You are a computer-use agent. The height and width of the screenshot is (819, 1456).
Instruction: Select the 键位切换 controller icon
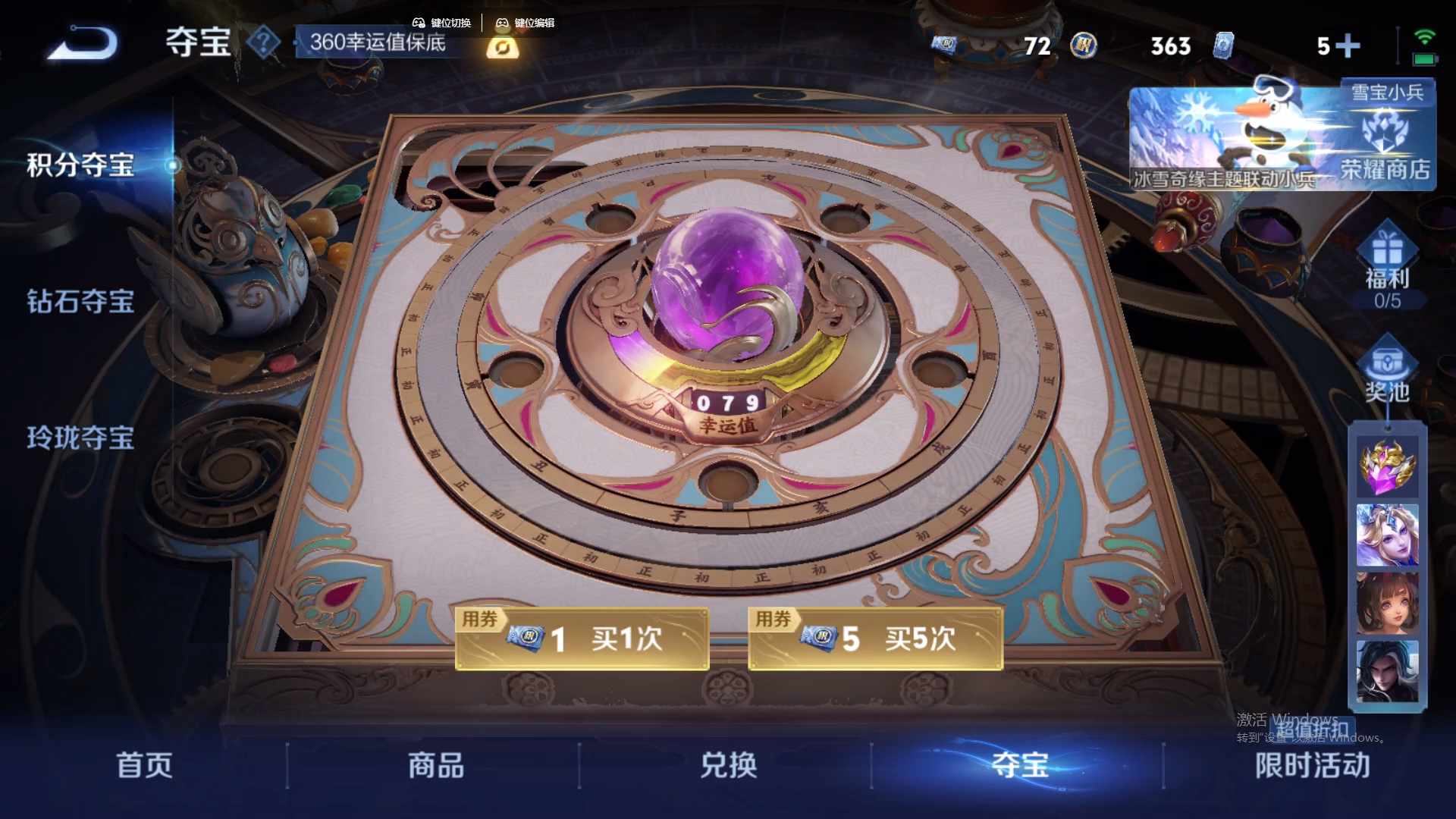419,23
